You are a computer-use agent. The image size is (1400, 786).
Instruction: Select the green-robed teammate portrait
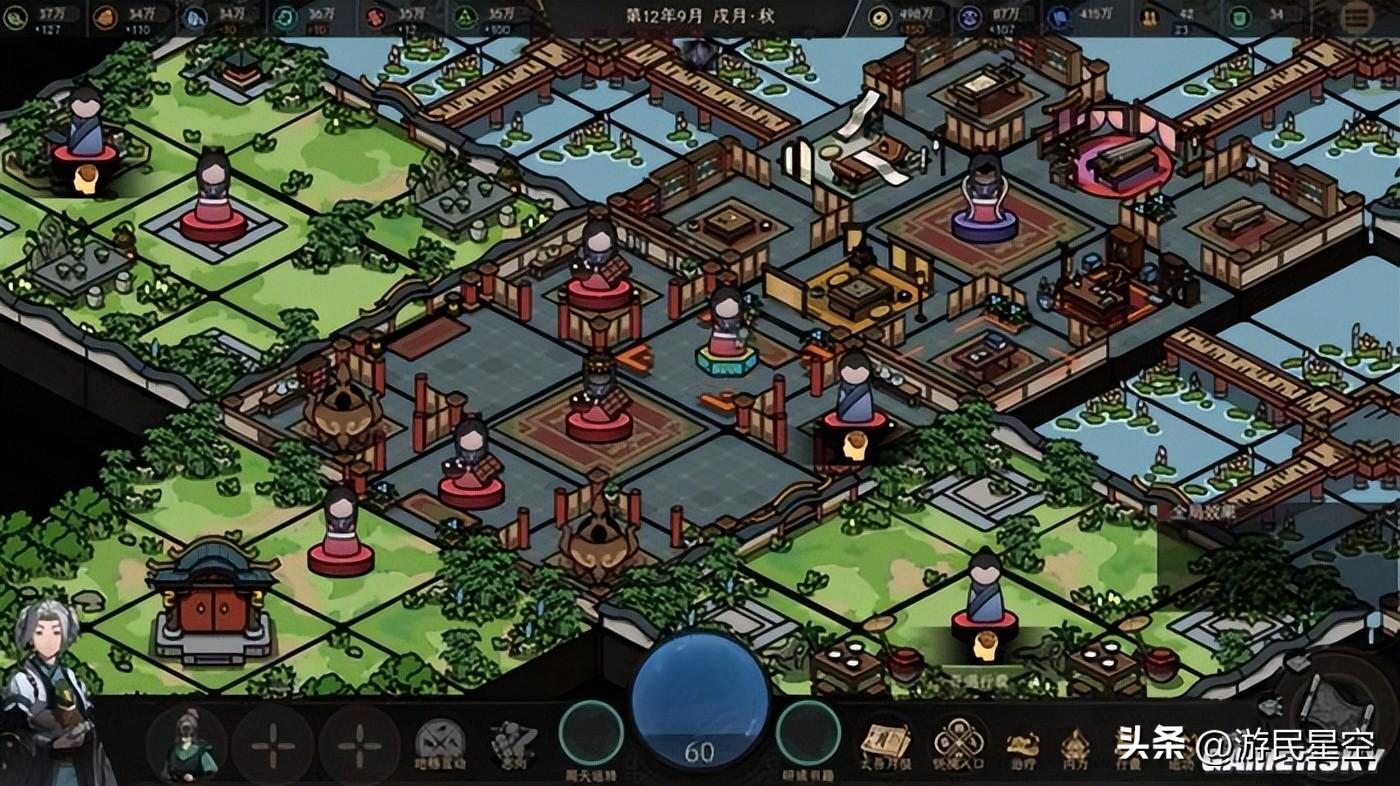[187, 745]
